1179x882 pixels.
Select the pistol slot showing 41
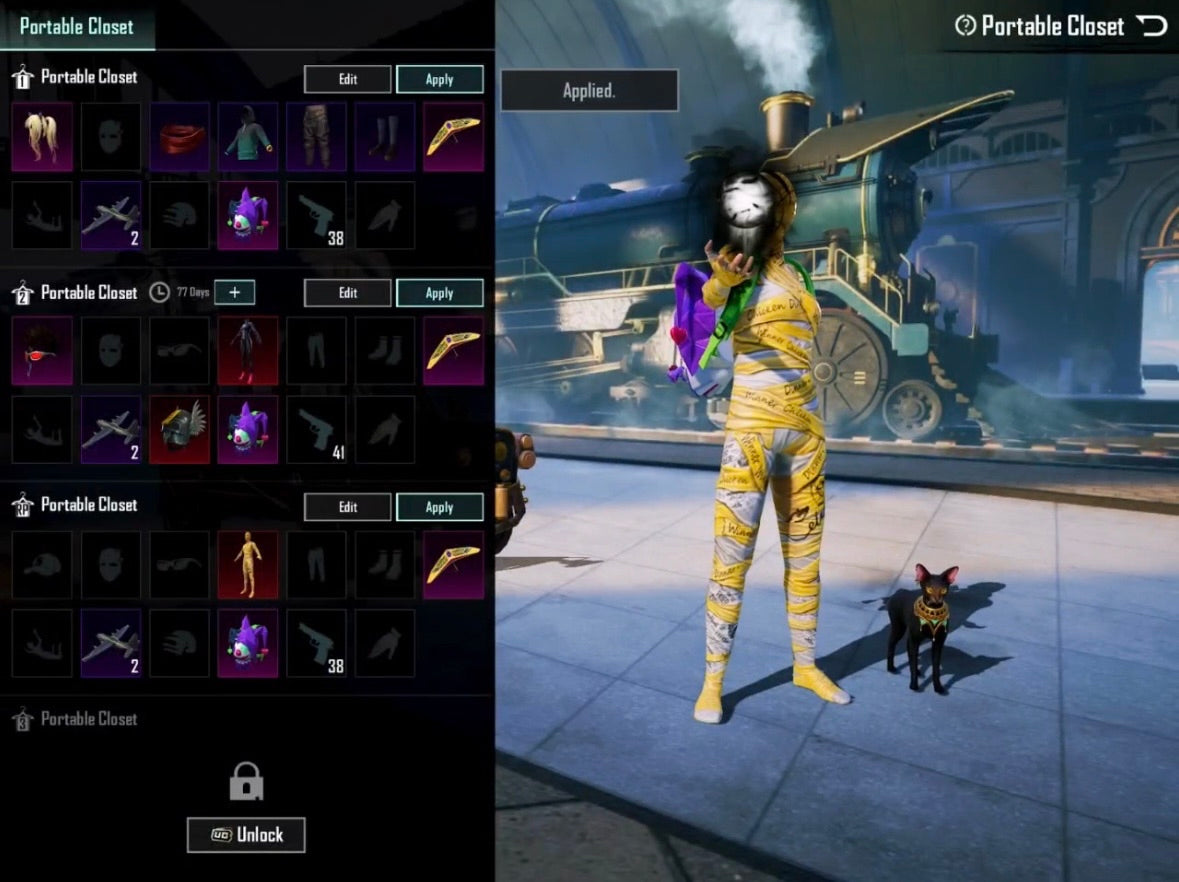click(317, 430)
